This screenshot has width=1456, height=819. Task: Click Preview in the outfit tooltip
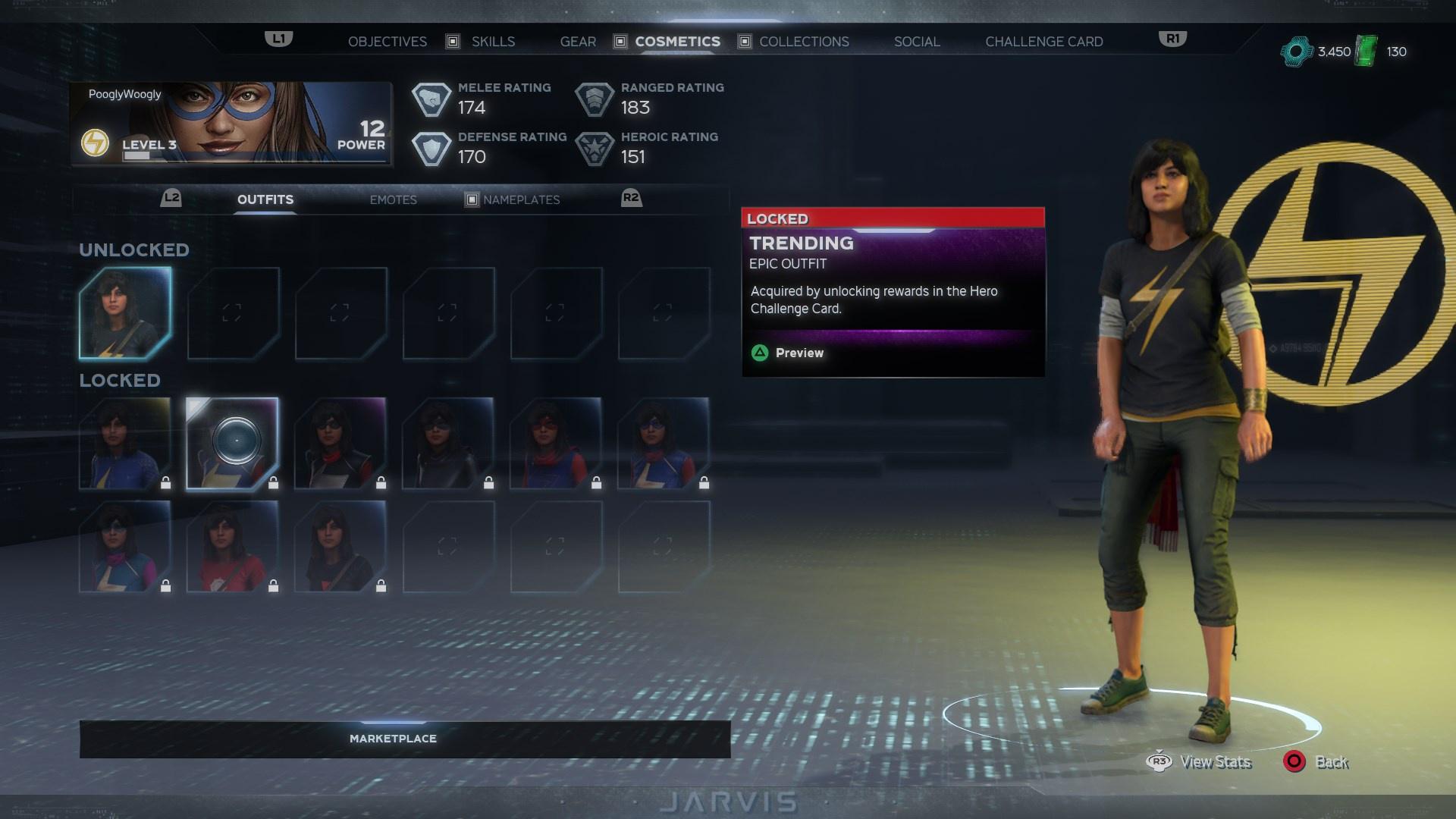point(799,353)
